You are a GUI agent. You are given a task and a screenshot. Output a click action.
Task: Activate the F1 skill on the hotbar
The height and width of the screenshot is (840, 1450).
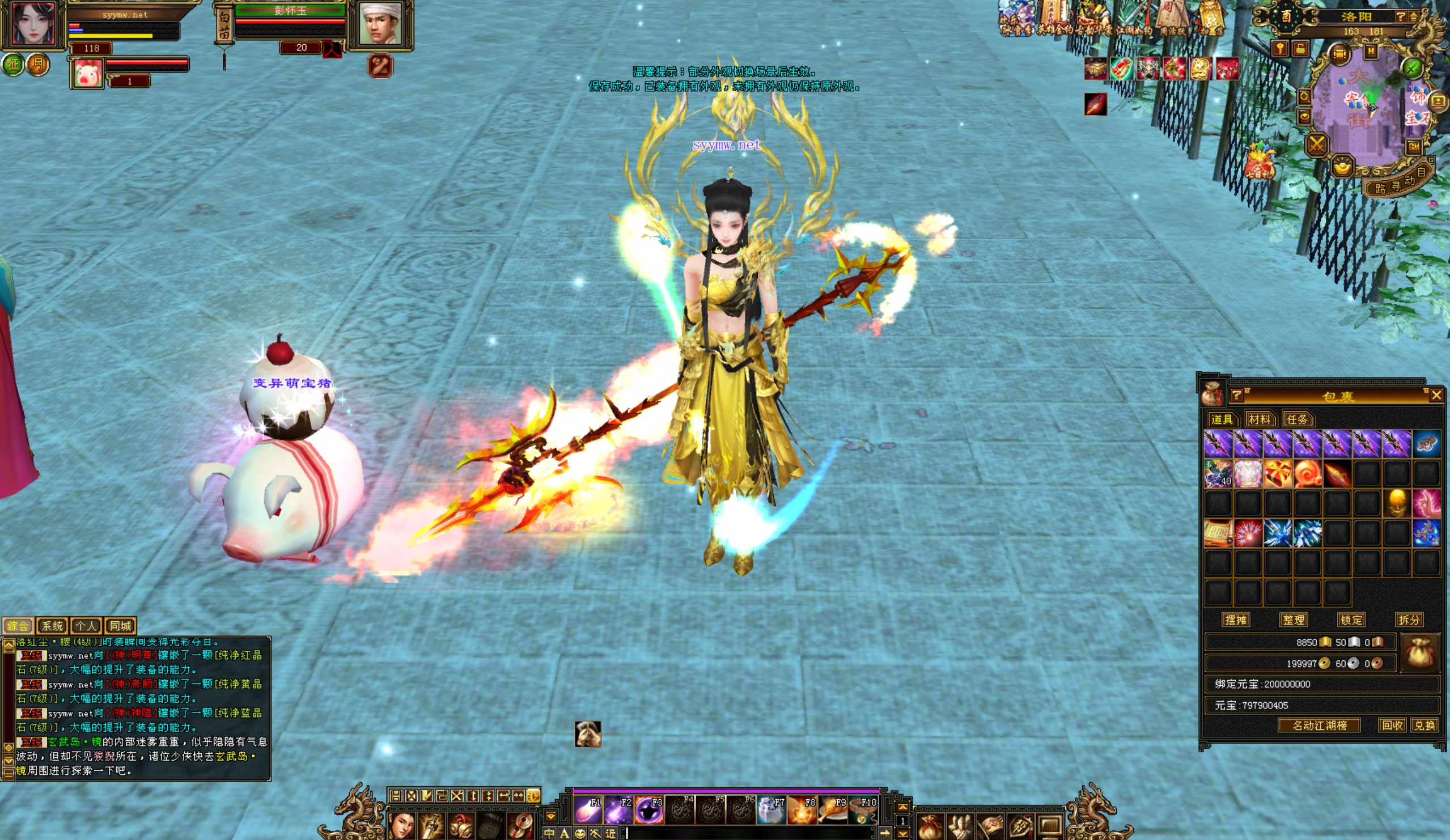[587, 810]
